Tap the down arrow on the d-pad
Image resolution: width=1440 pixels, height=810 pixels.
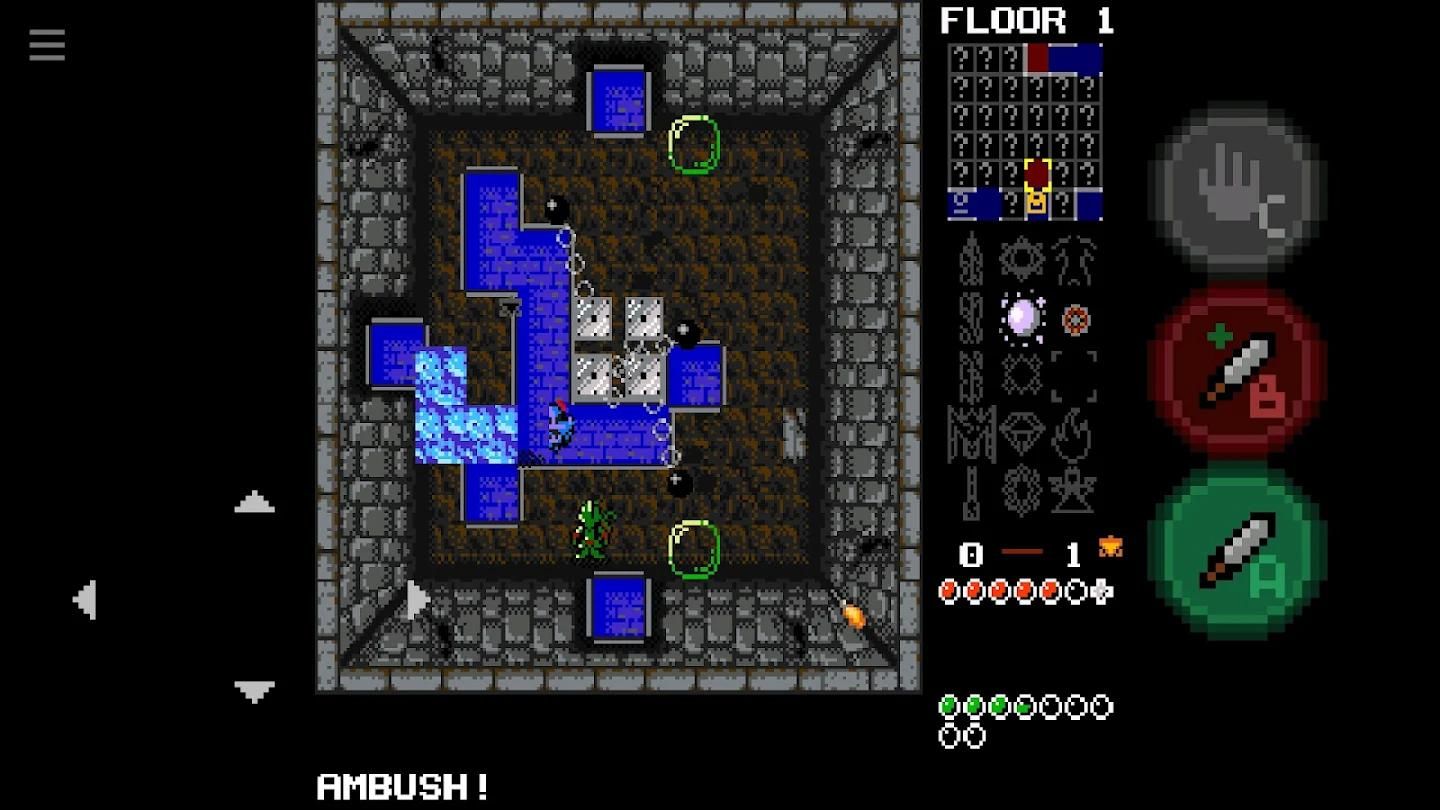coord(254,690)
